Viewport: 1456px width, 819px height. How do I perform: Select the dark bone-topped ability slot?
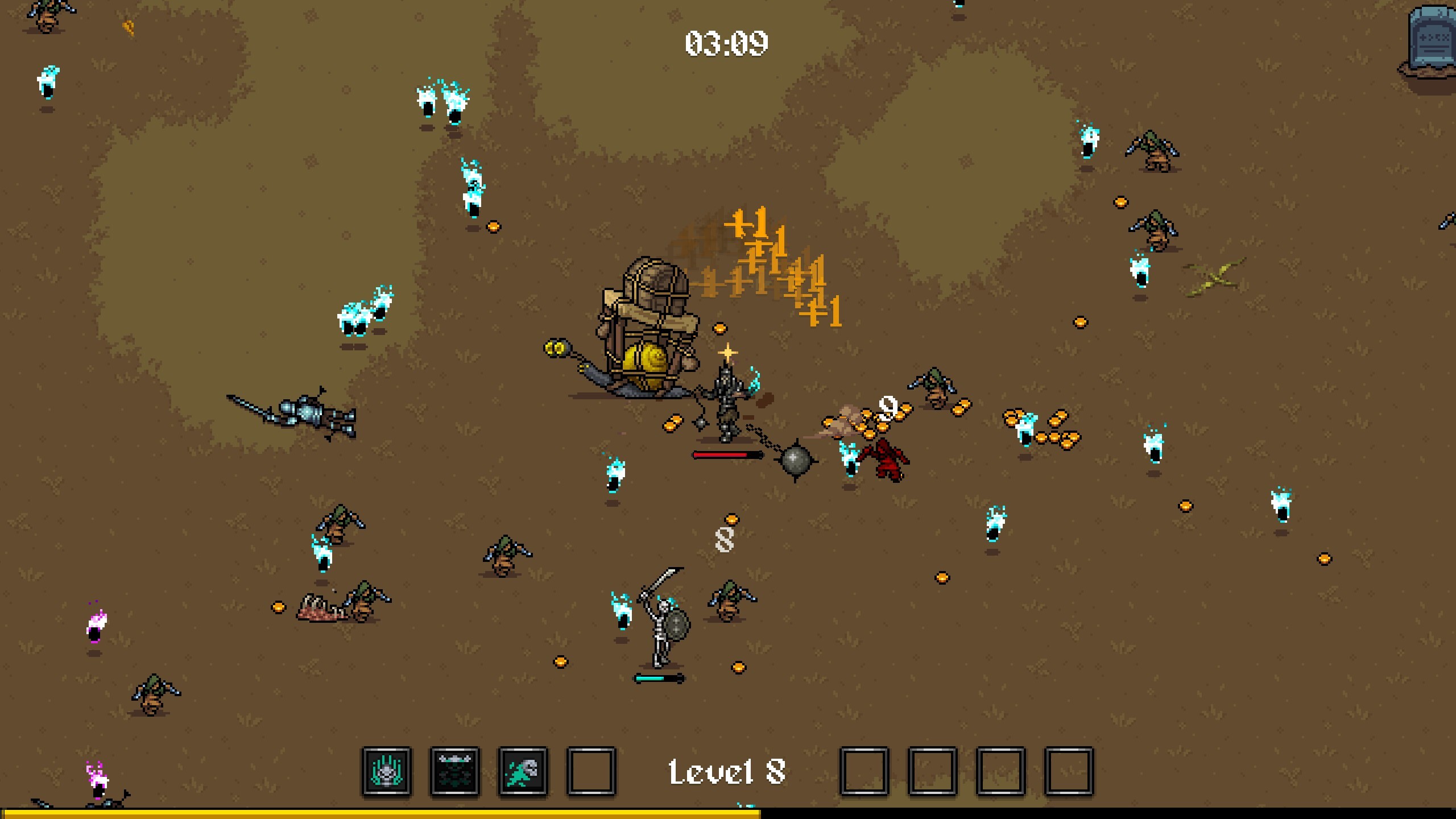coord(455,772)
